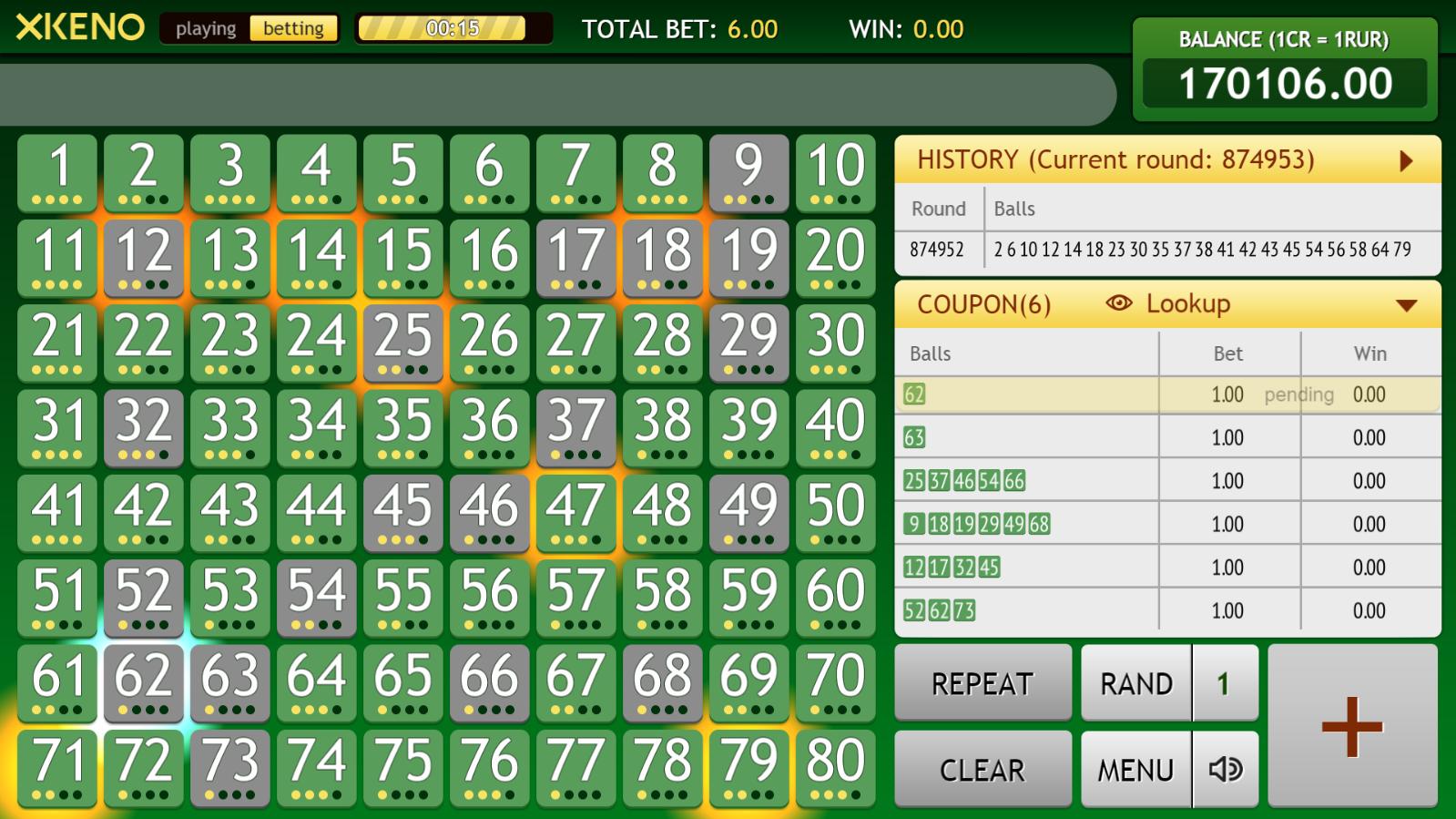The width and height of the screenshot is (1456, 819).
Task: Click history round 874952 row
Action: pos(1167,250)
